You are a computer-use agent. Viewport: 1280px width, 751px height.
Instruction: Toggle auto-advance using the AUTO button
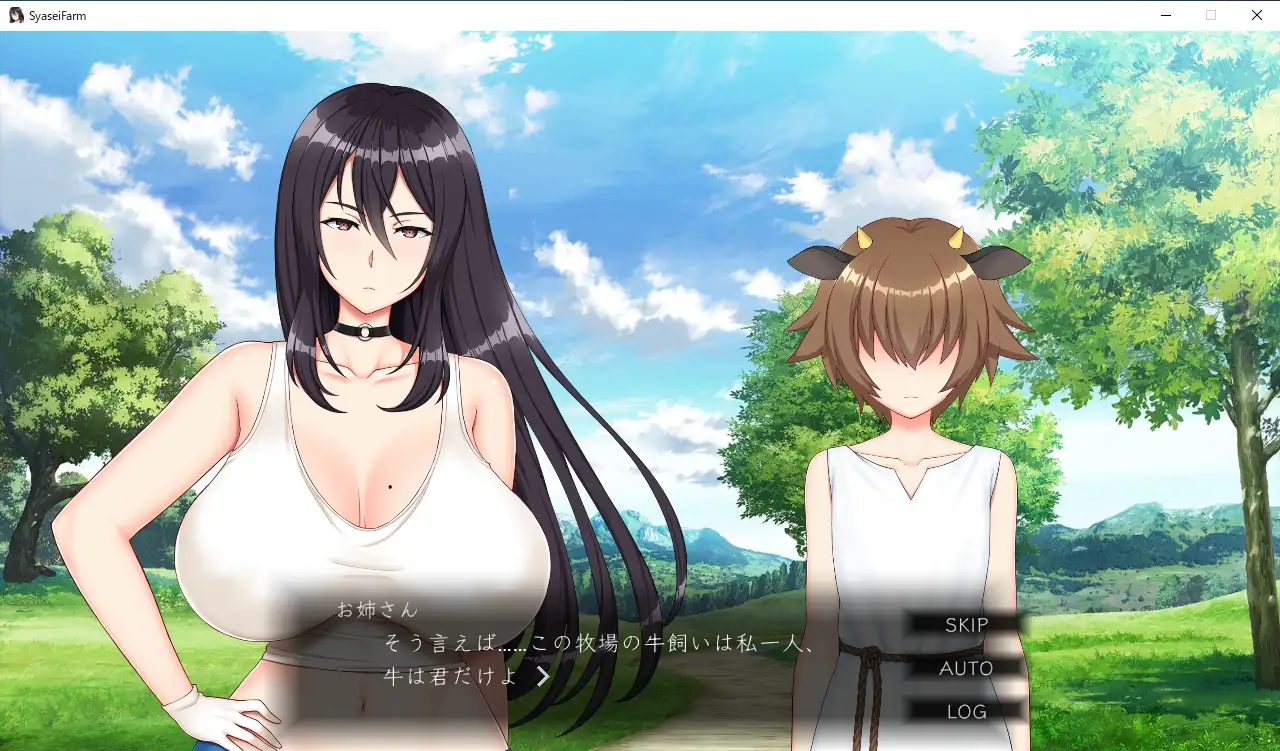coord(964,668)
